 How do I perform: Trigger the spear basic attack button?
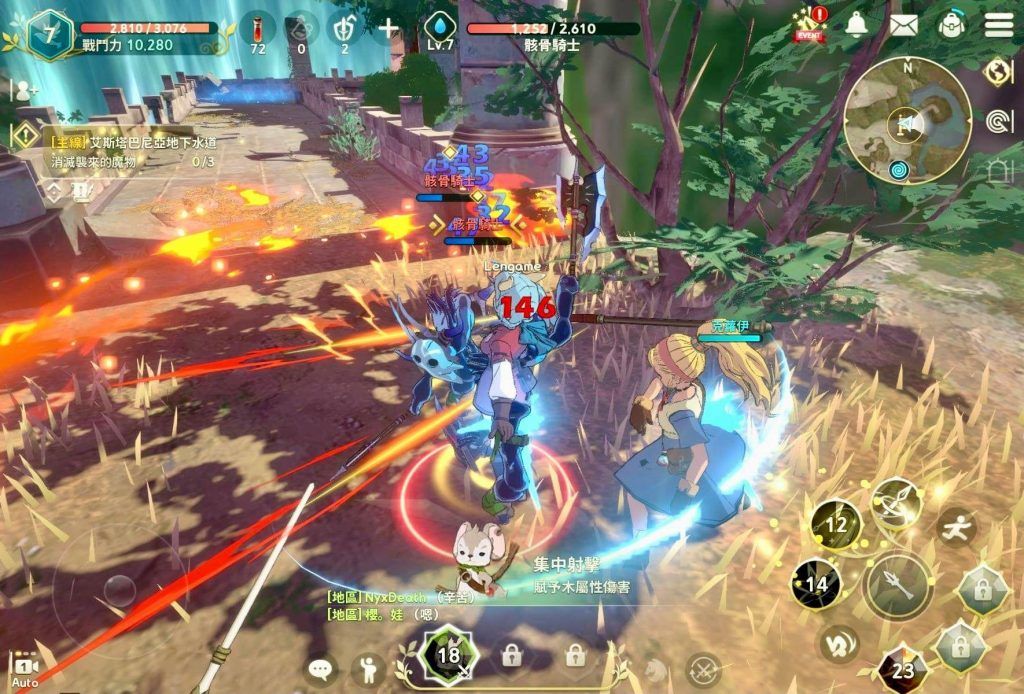click(897, 585)
